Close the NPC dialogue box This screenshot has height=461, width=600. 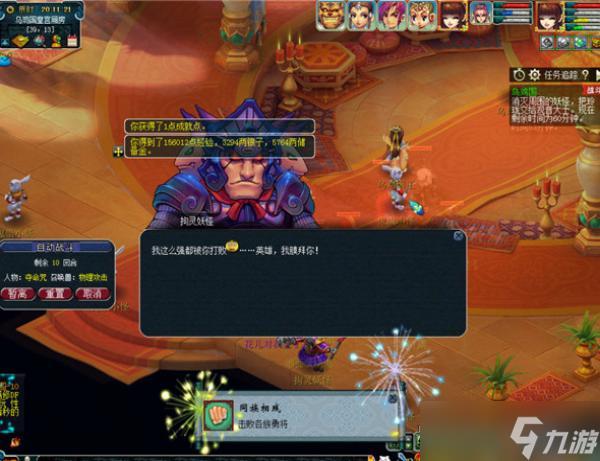(x=458, y=237)
